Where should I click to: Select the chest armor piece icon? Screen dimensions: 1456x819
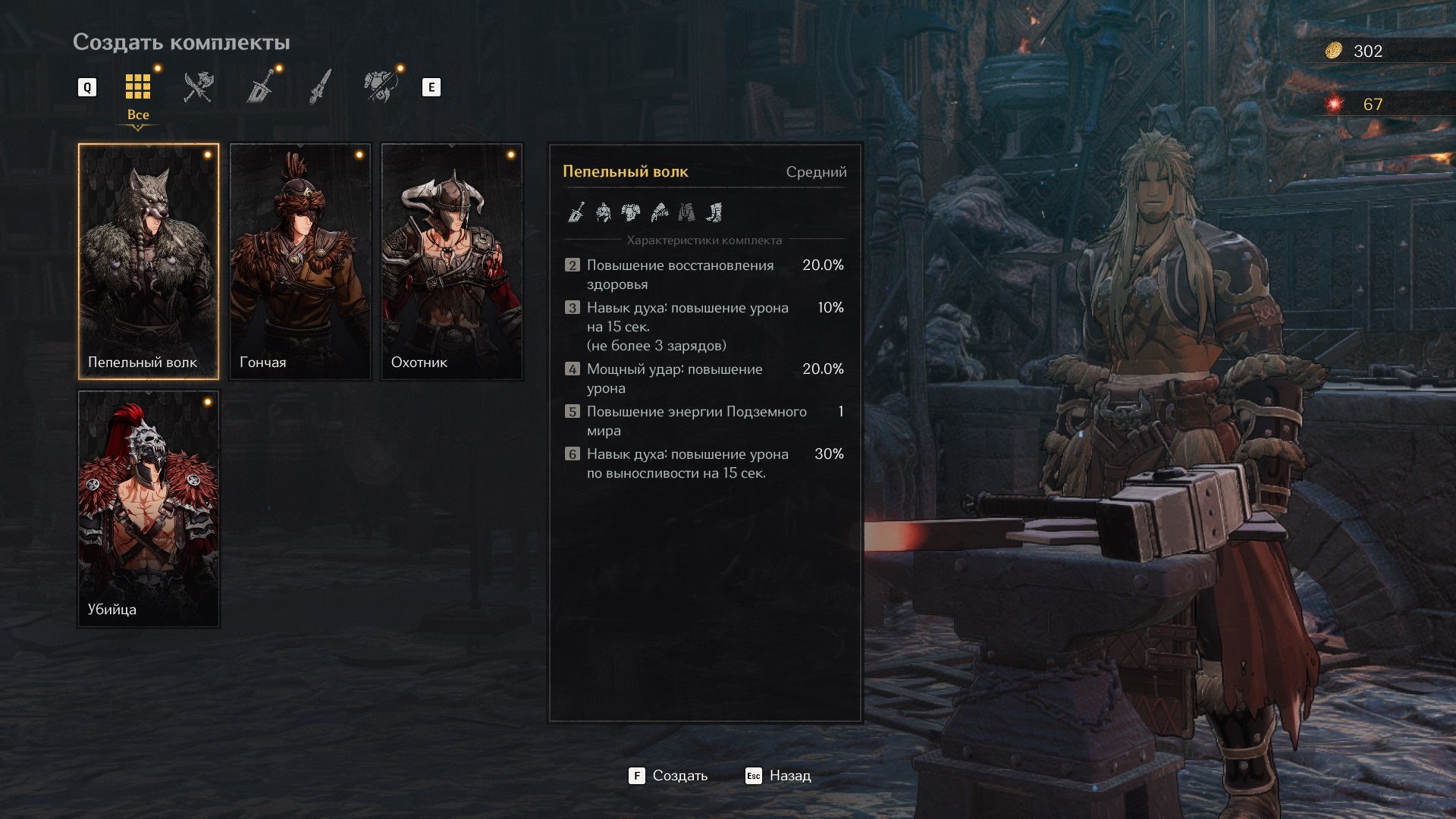(x=631, y=212)
